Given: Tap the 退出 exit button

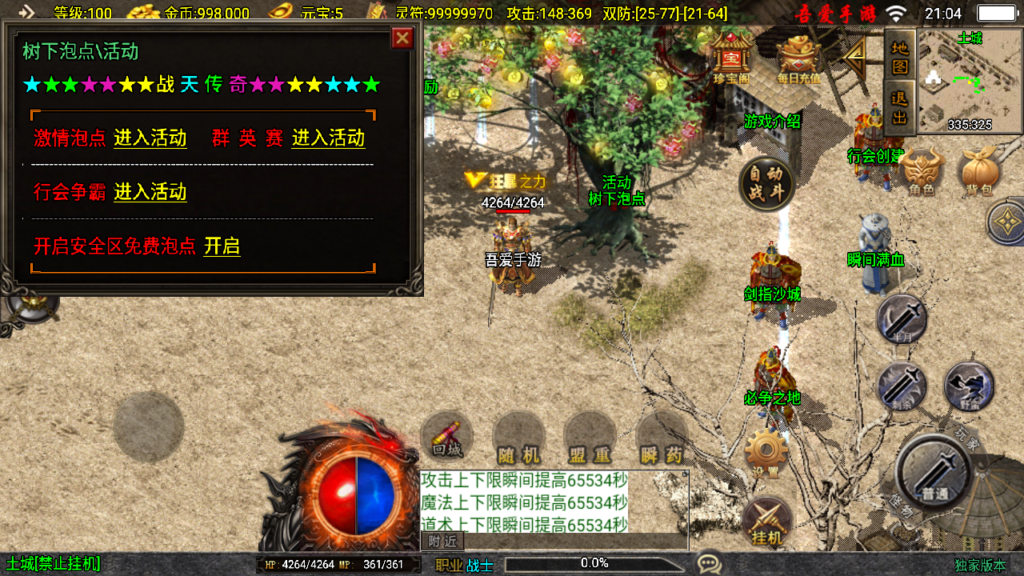Looking at the screenshot, I should click(x=900, y=107).
